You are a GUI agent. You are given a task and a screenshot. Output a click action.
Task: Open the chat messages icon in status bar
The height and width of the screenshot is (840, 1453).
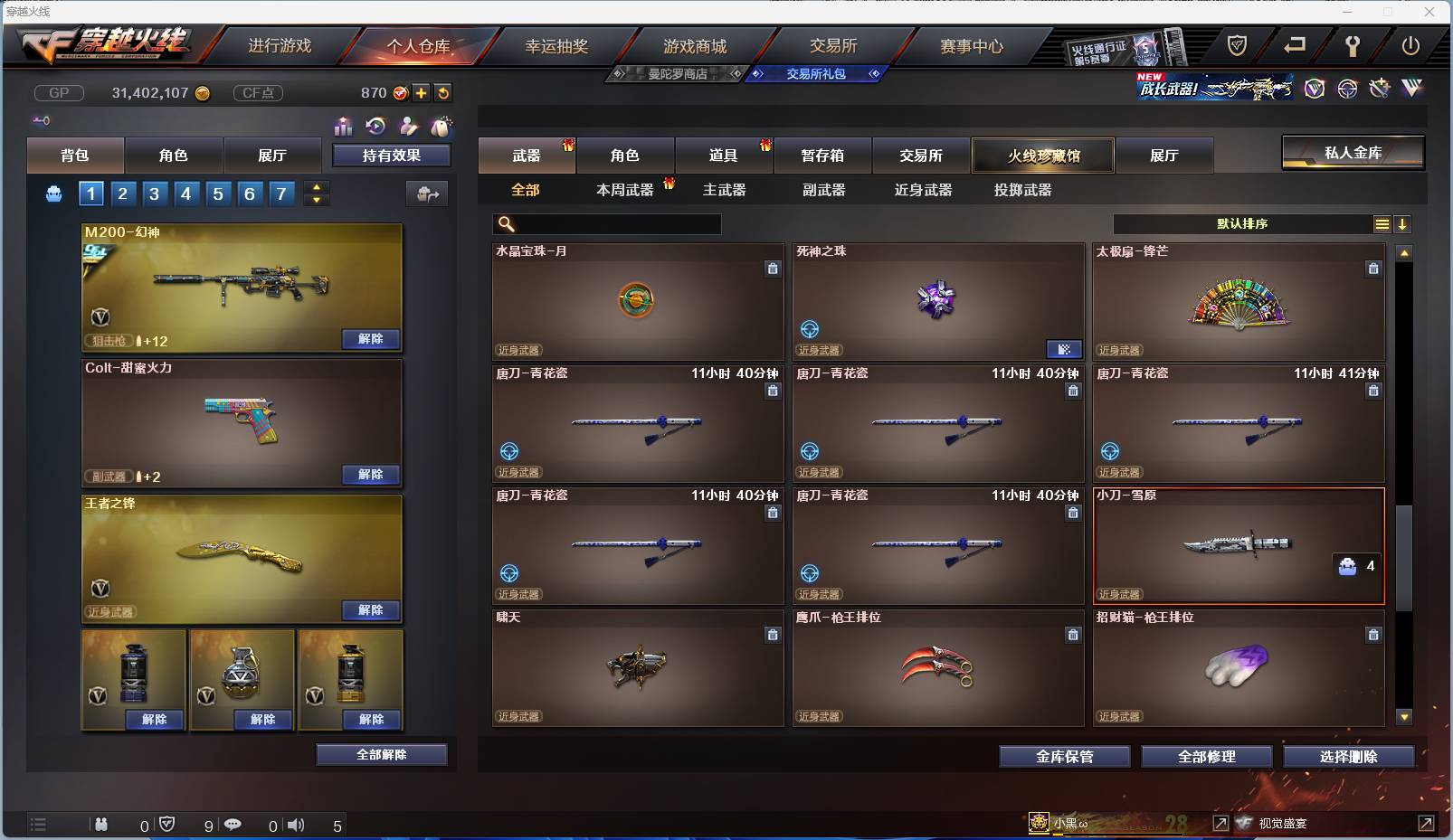(234, 825)
